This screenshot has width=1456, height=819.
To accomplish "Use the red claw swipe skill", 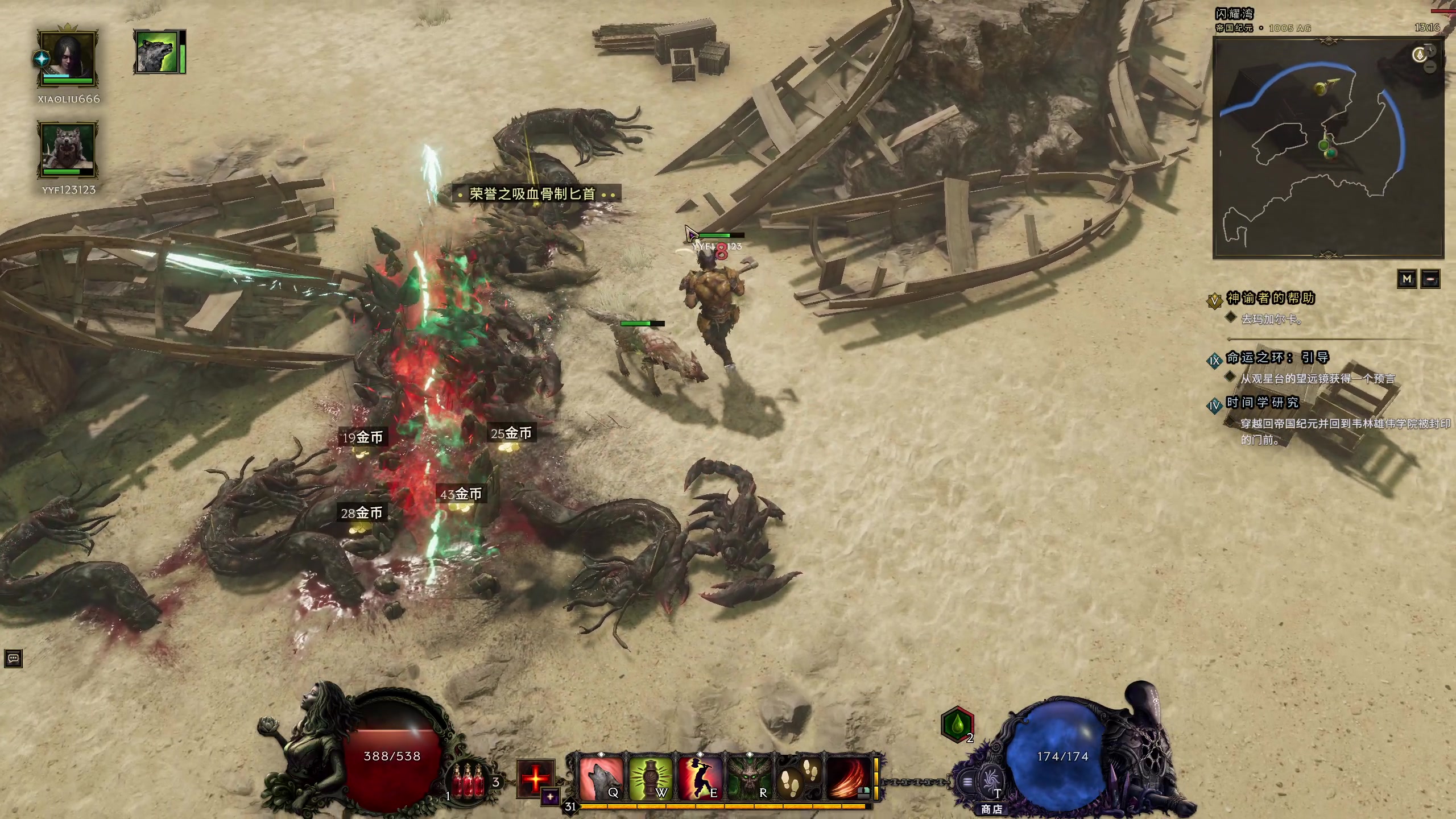I will coord(847,778).
